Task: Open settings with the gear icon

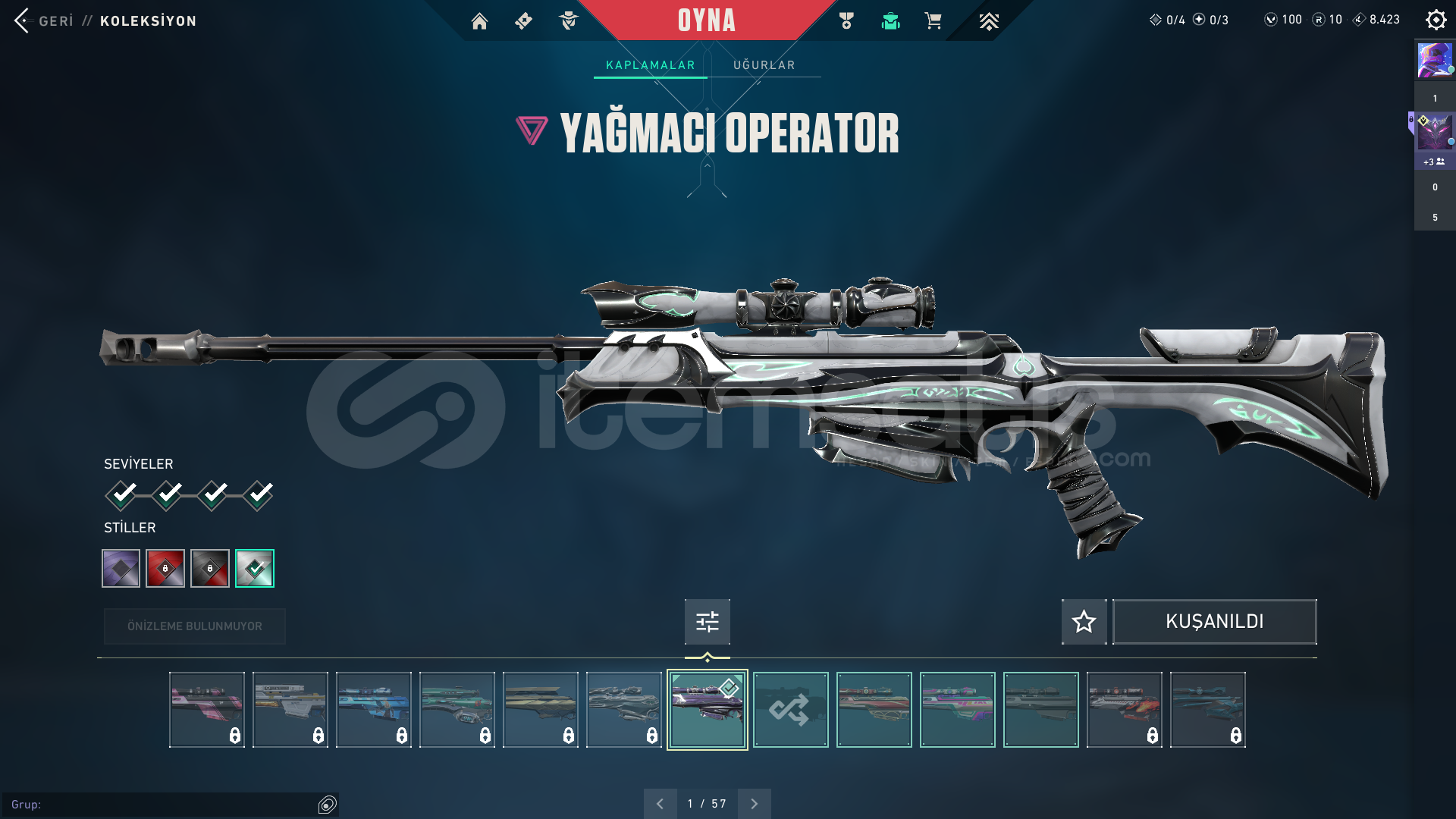Action: 1436,20
